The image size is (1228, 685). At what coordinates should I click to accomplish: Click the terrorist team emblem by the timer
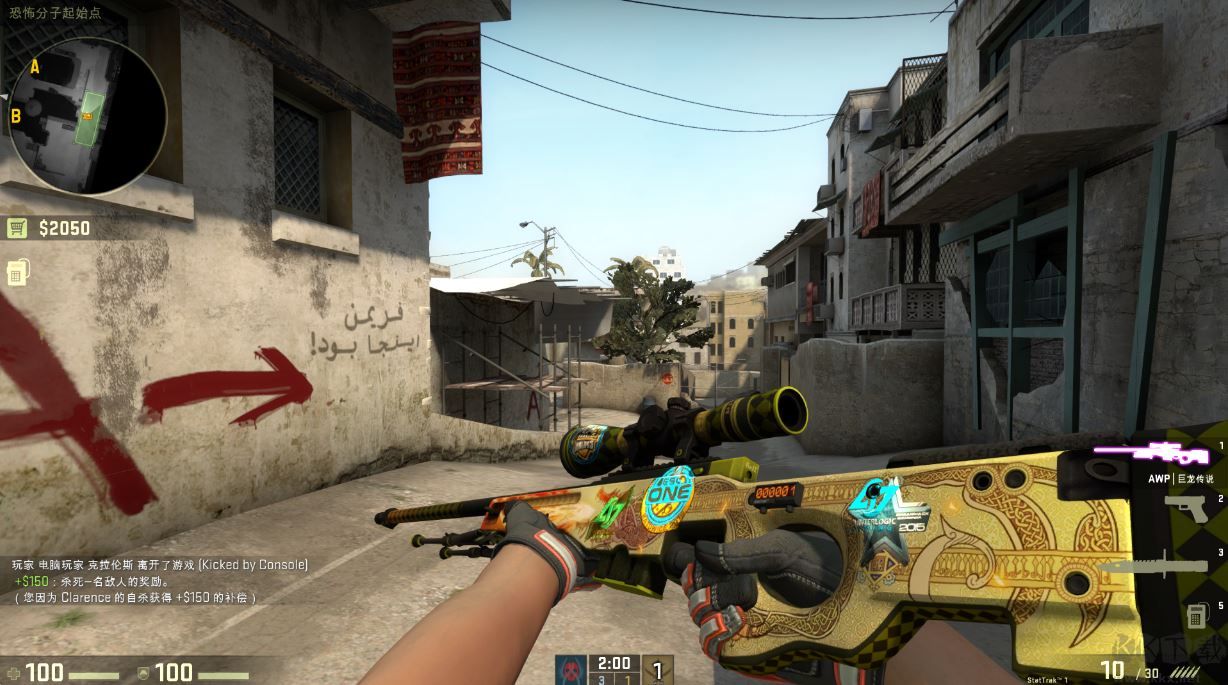point(571,669)
